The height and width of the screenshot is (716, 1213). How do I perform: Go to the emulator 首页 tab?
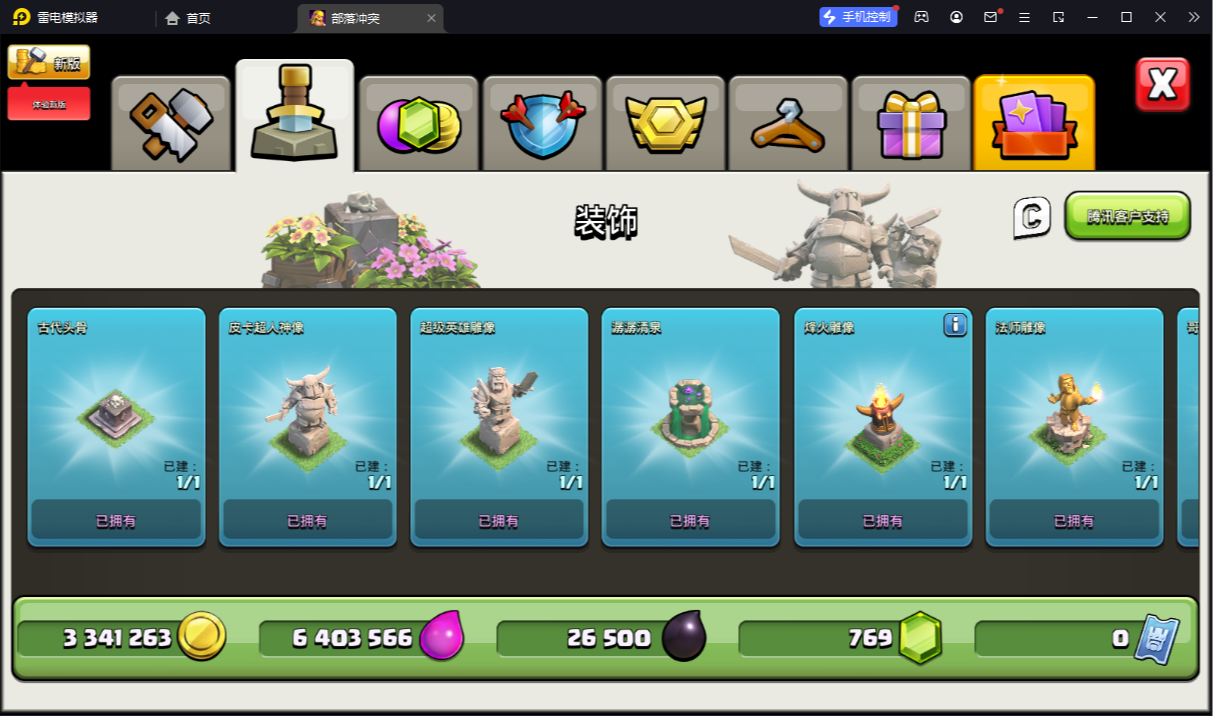[188, 18]
